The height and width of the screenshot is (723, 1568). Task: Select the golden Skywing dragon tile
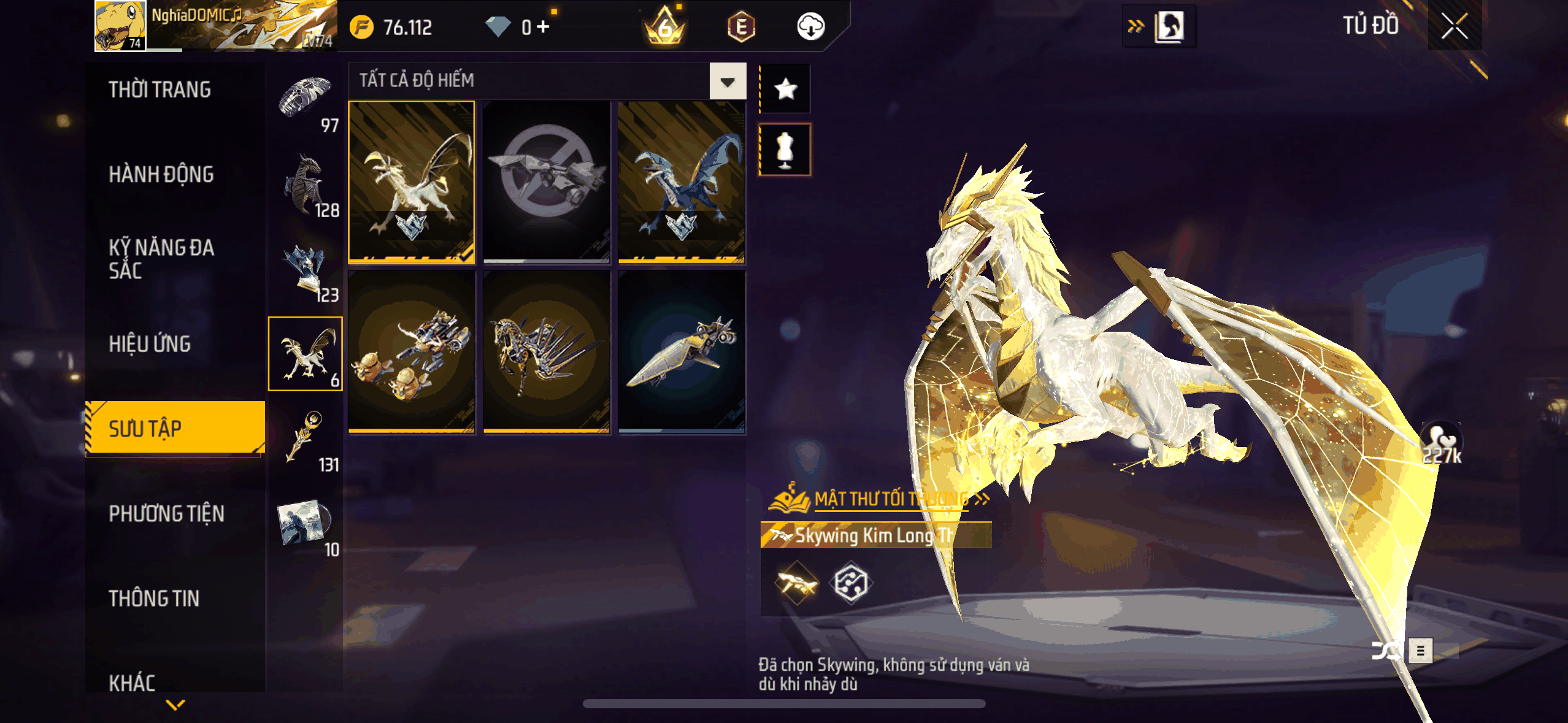click(412, 182)
